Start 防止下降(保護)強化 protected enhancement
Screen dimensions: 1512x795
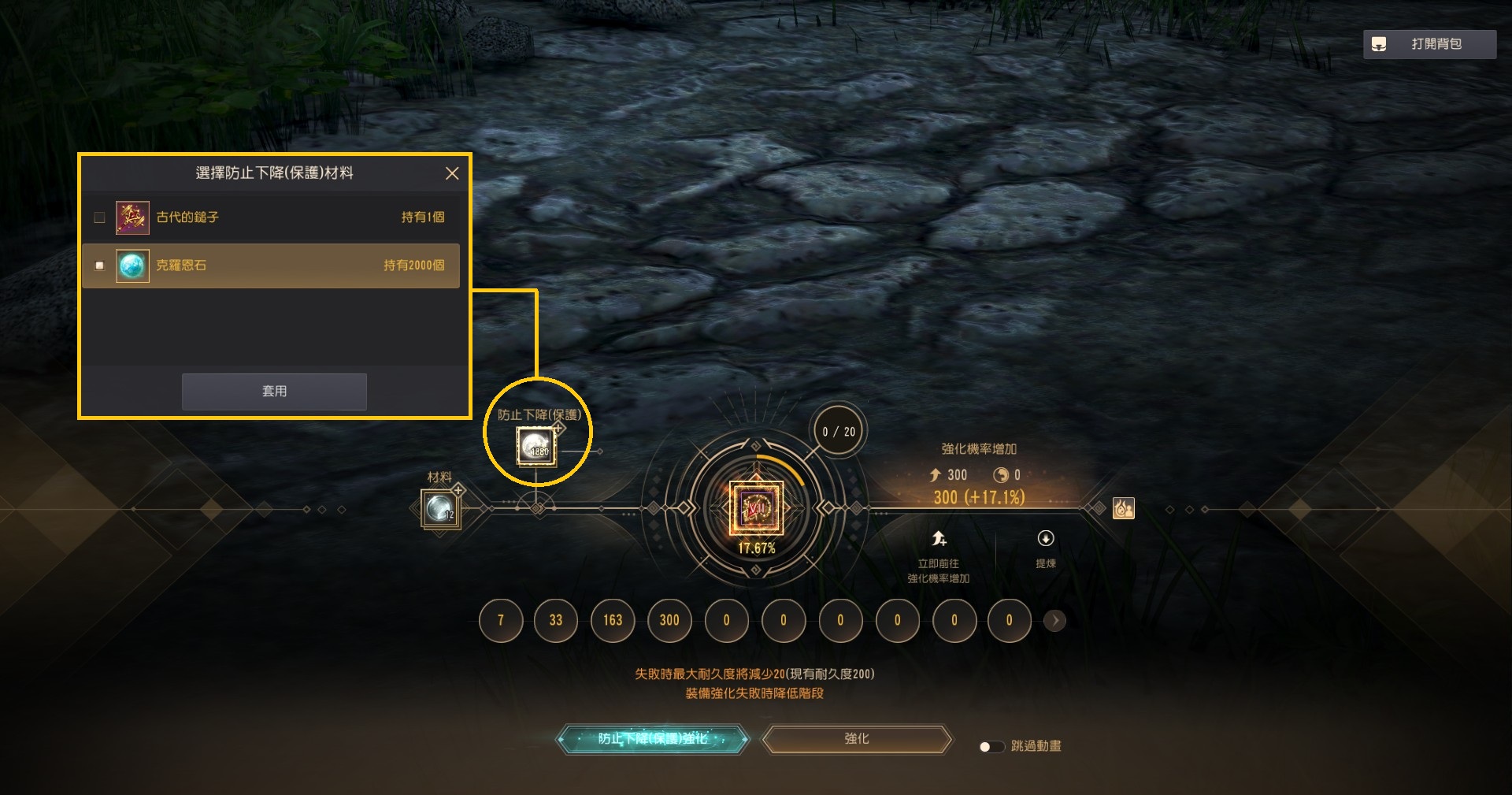pos(653,739)
